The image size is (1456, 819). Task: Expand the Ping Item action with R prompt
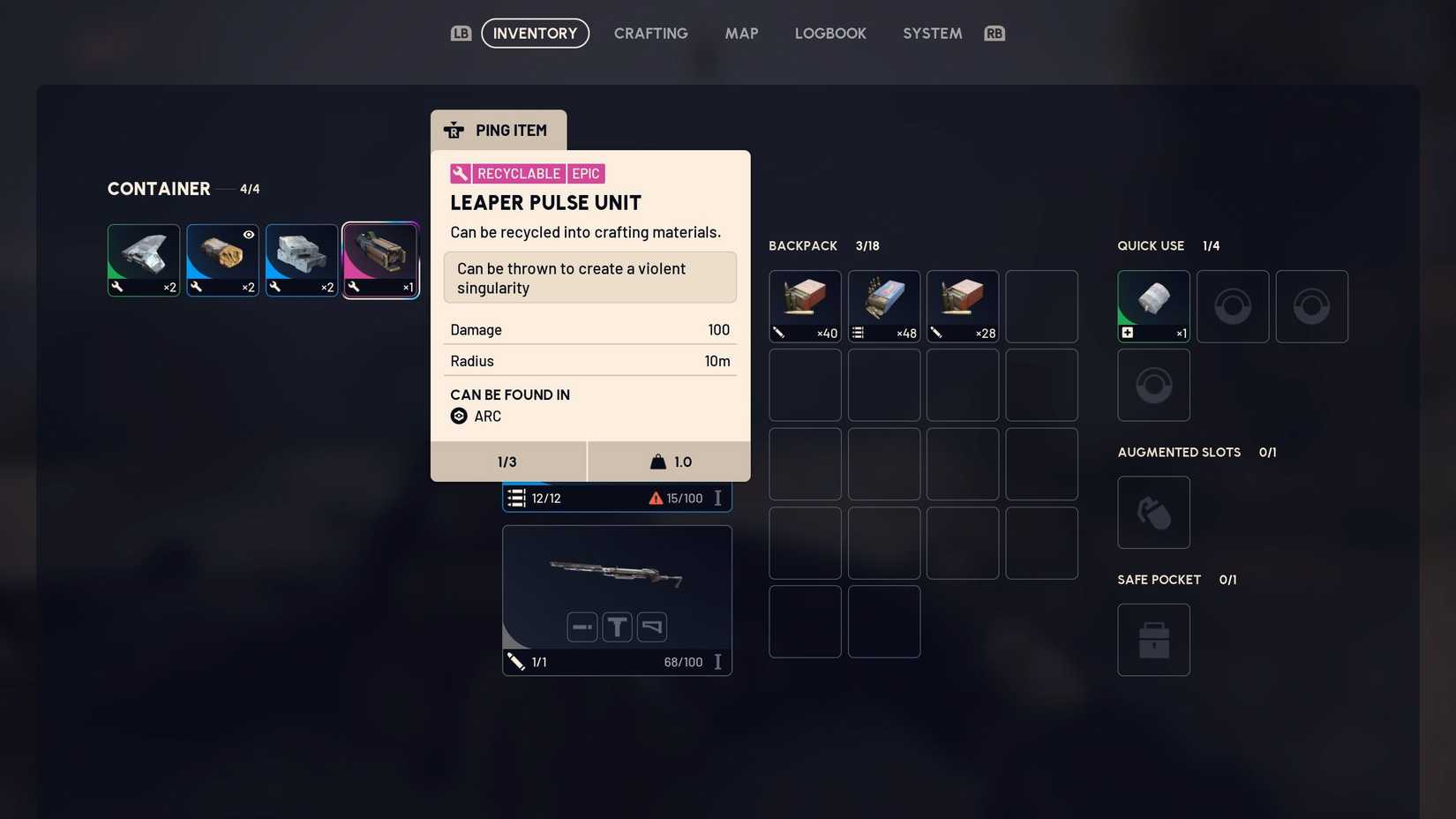pos(499,130)
